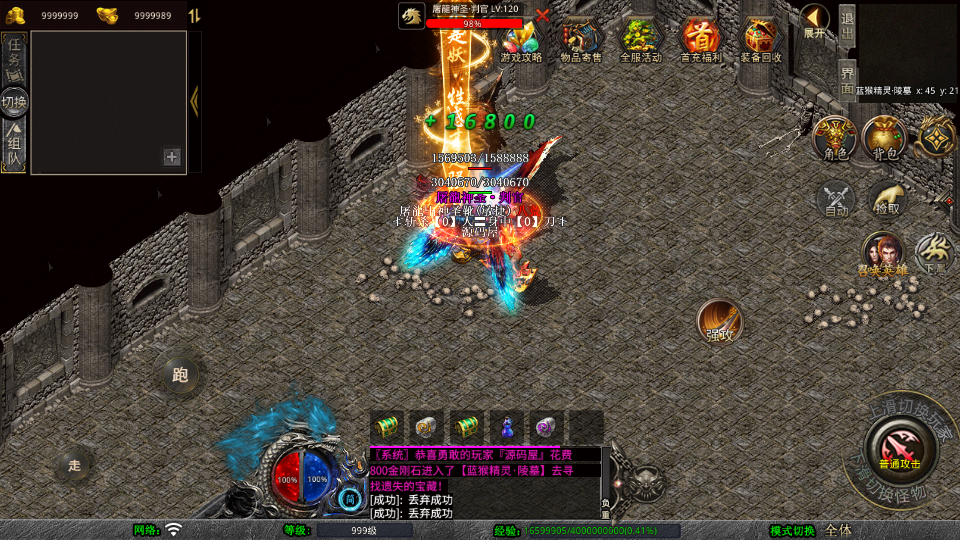Open the 任务 quest tab
The width and height of the screenshot is (960, 540).
(15, 57)
